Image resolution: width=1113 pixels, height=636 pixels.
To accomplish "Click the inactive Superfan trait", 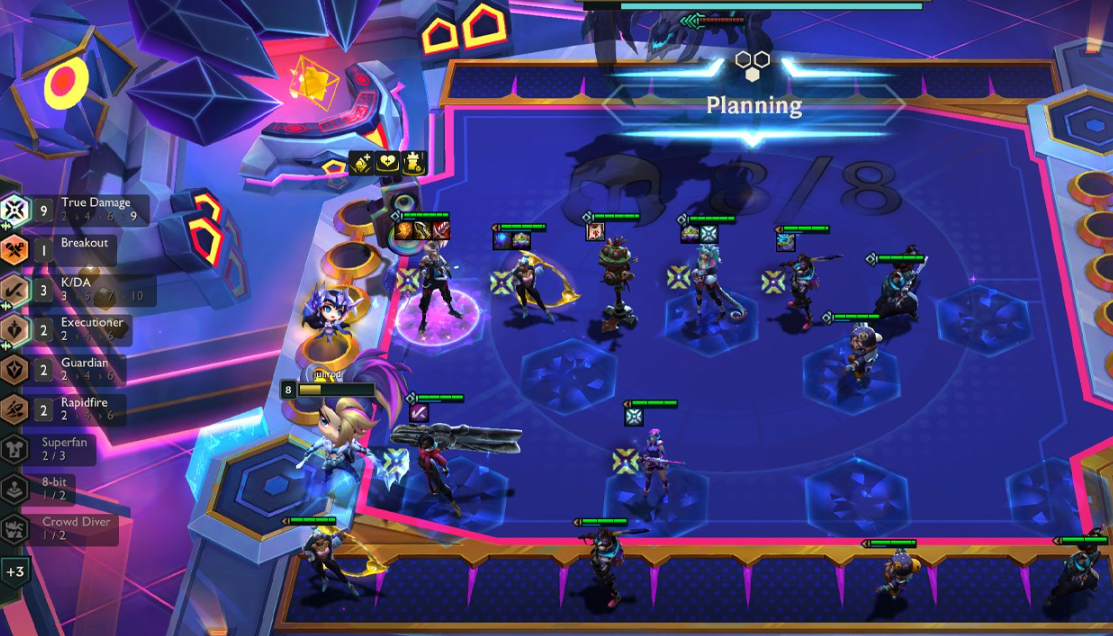I will coord(62,448).
